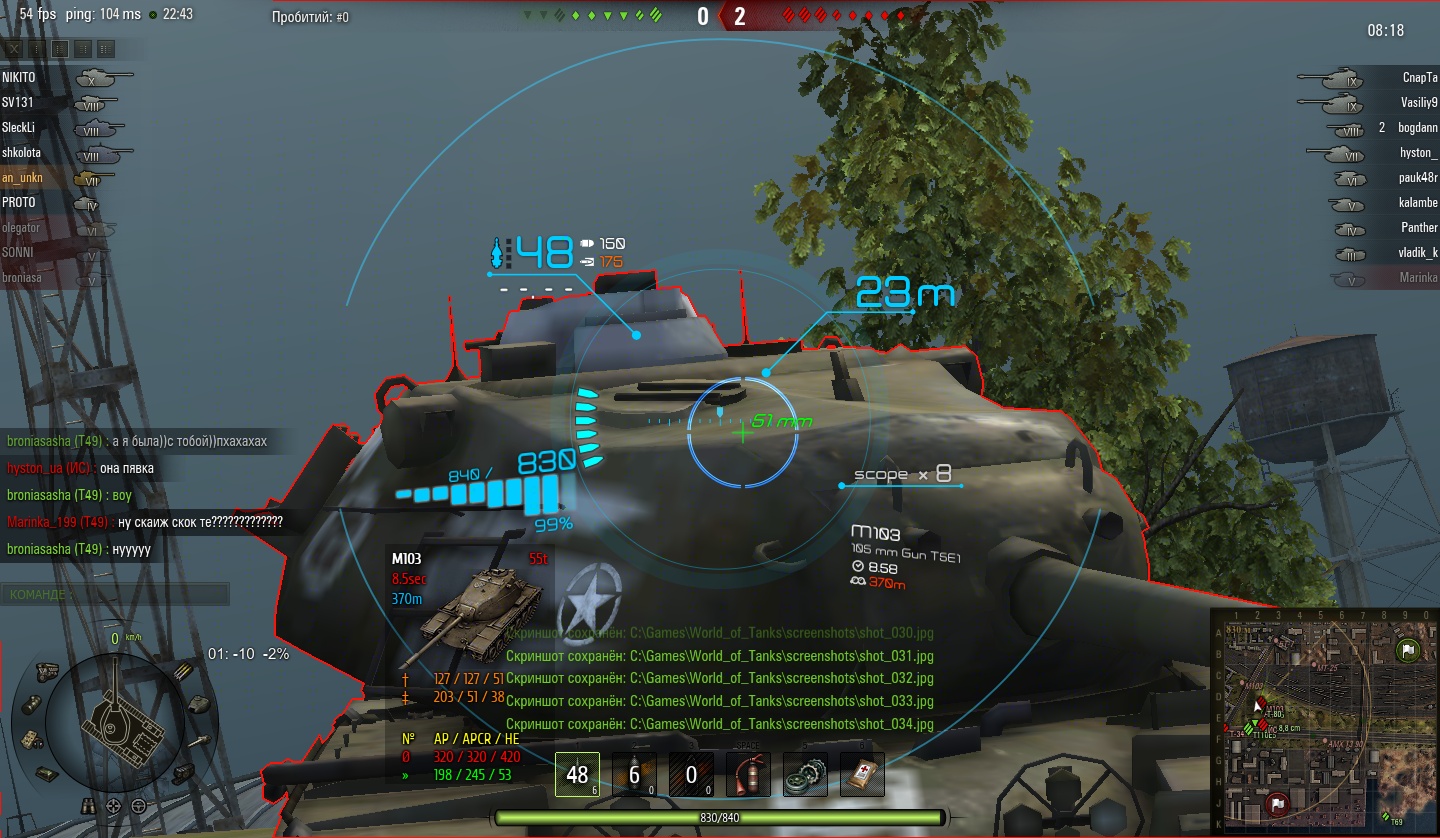Use the first aid kit consumable
The height and width of the screenshot is (838, 1440).
point(862,775)
